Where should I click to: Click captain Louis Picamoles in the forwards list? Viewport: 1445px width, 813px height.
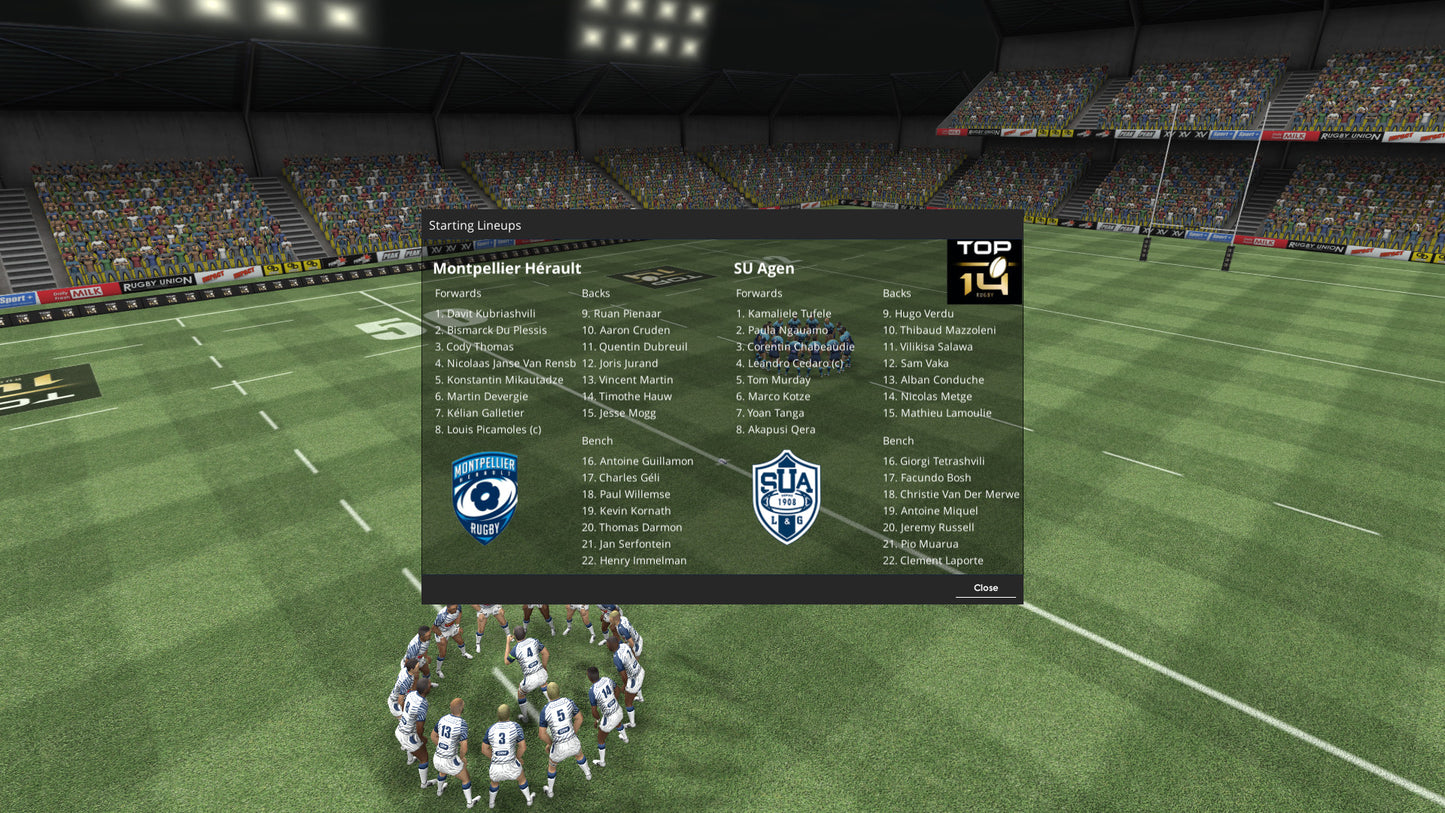[488, 429]
